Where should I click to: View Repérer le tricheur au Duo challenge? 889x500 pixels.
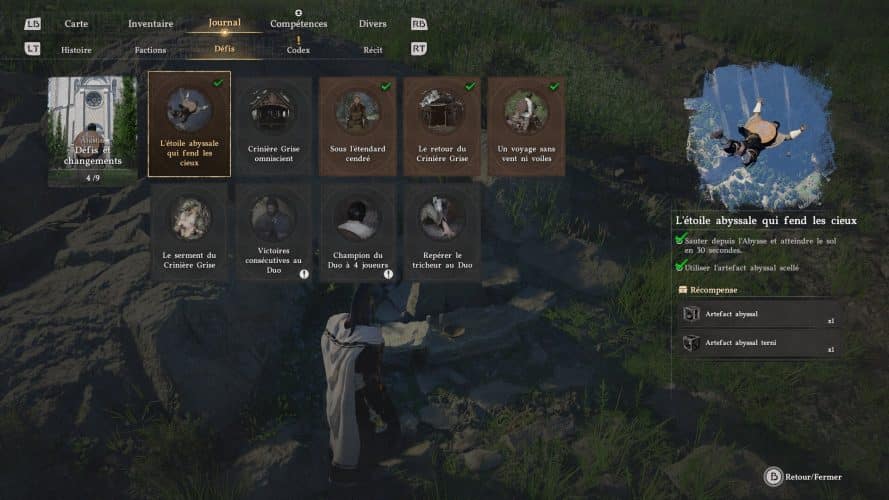[x=441, y=232]
